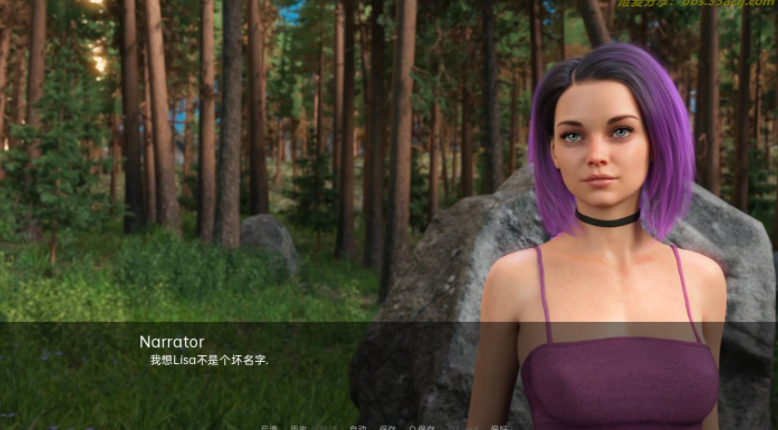Viewport: 778px width, 430px height.
Task: Toggle 自动 (Auto) text advance
Action: tap(357, 427)
